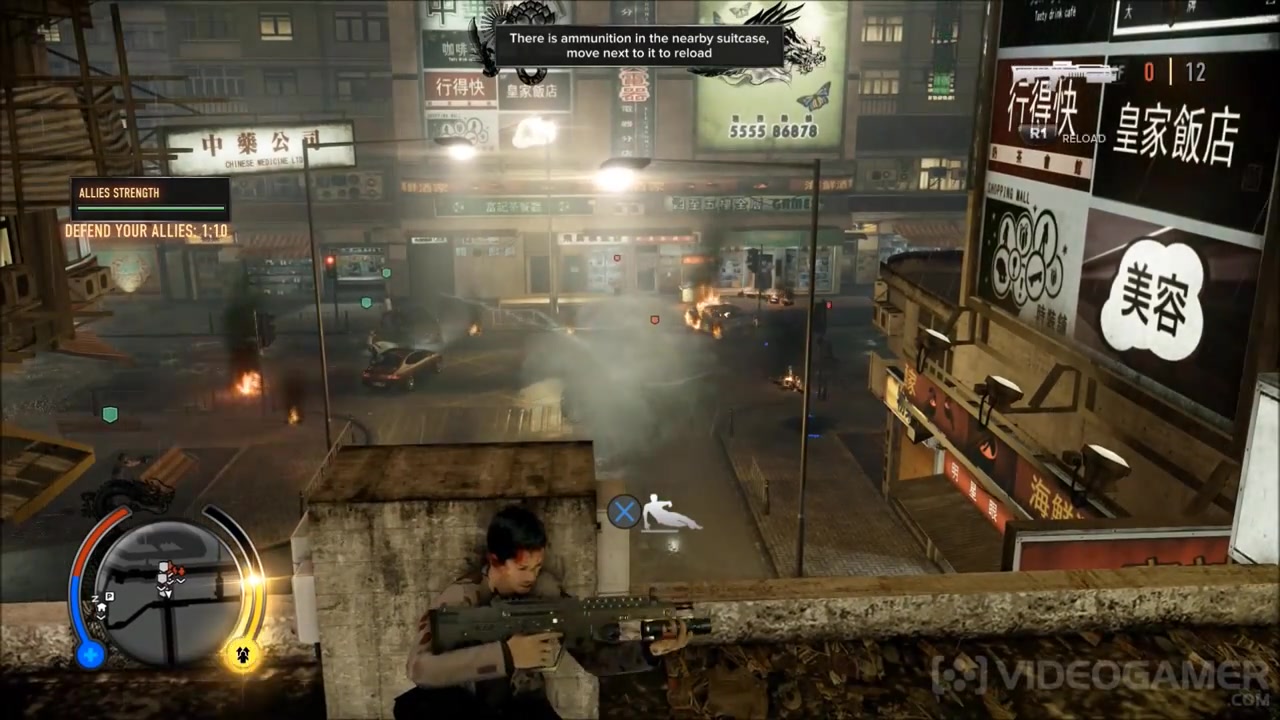Click the blue cross icon beside the minimap
This screenshot has width=1280, height=720.
coord(90,655)
